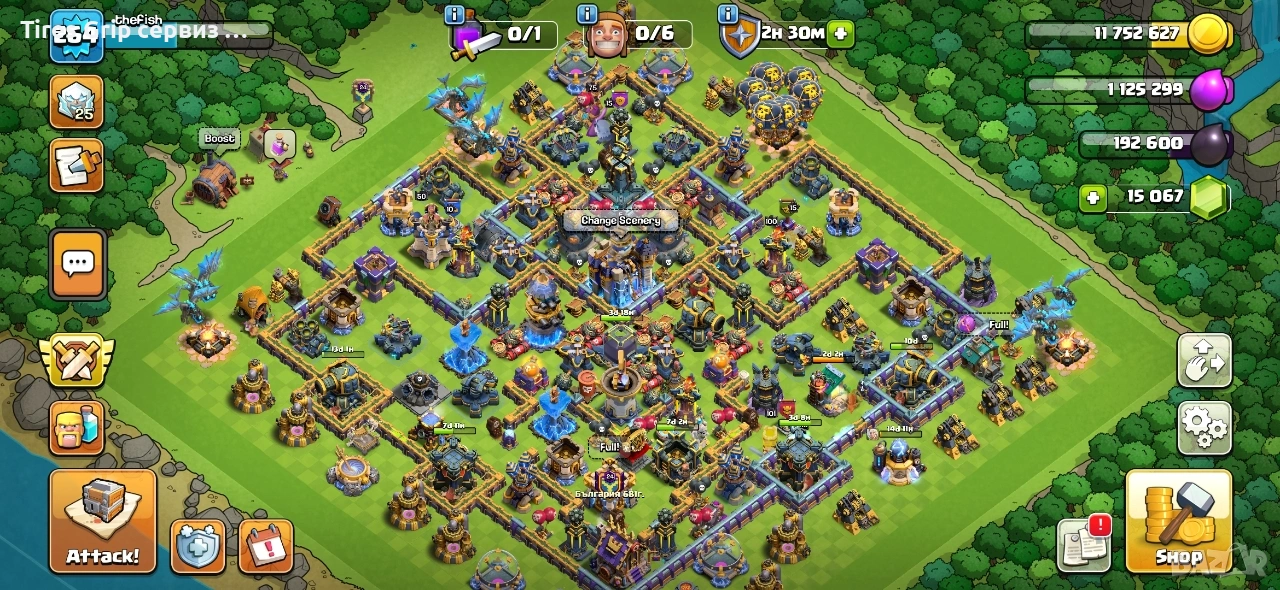The height and width of the screenshot is (590, 1280).
Task: Open the scroll and hammer icon
Action: (x=76, y=165)
